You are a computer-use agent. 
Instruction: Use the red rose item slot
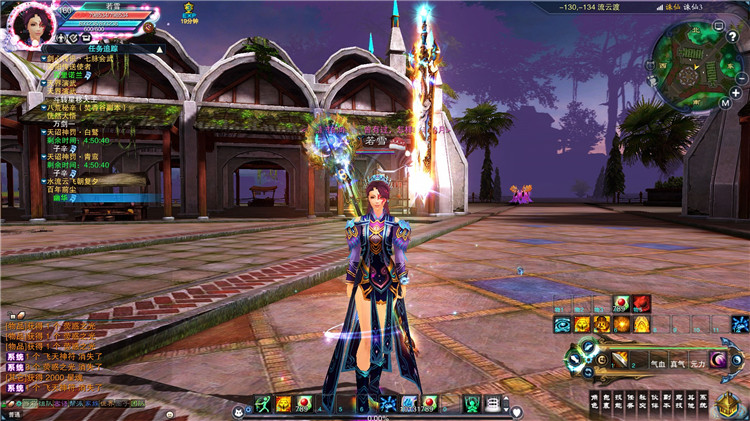pyautogui.click(x=641, y=303)
